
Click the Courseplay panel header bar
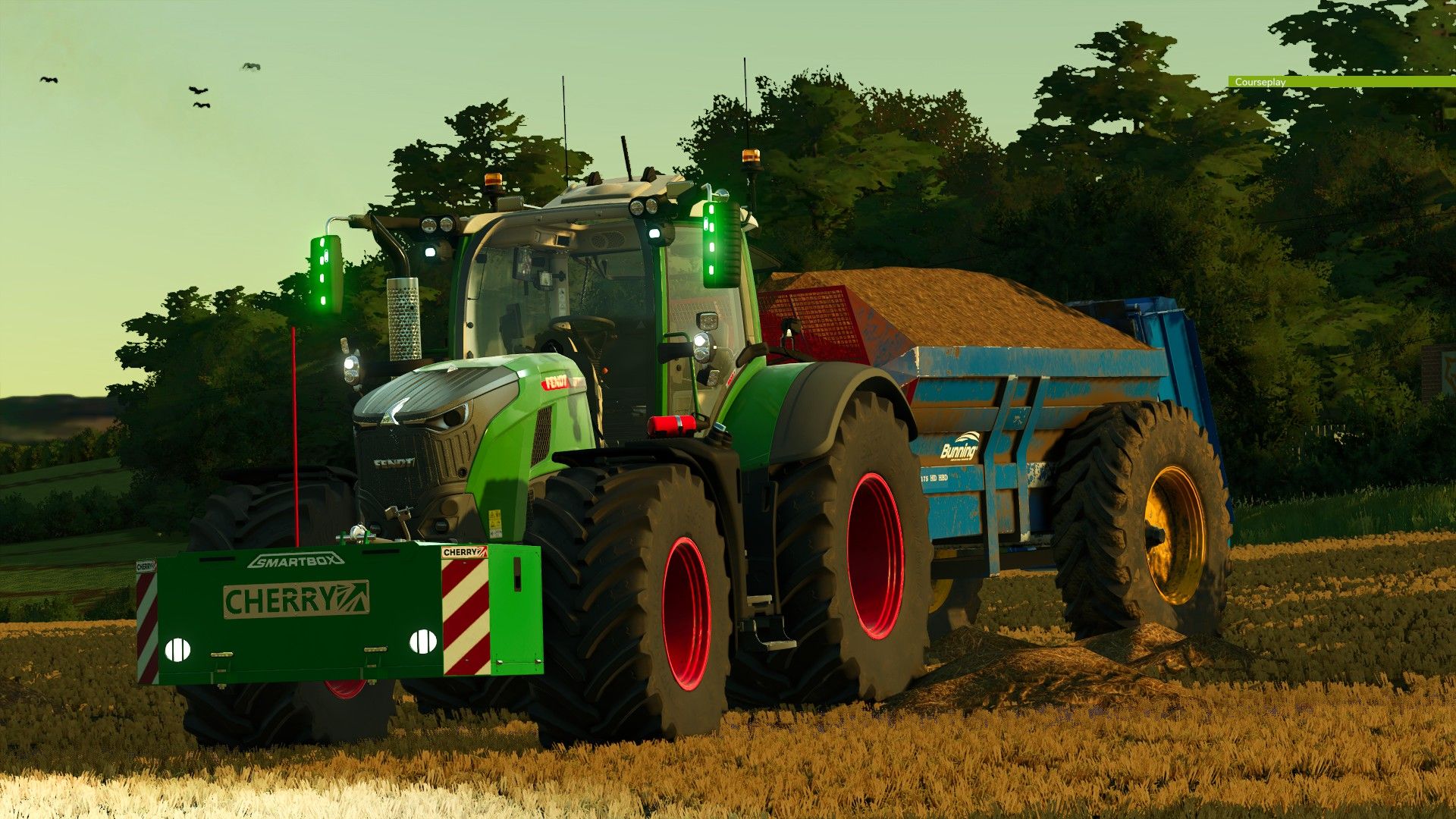(1341, 82)
